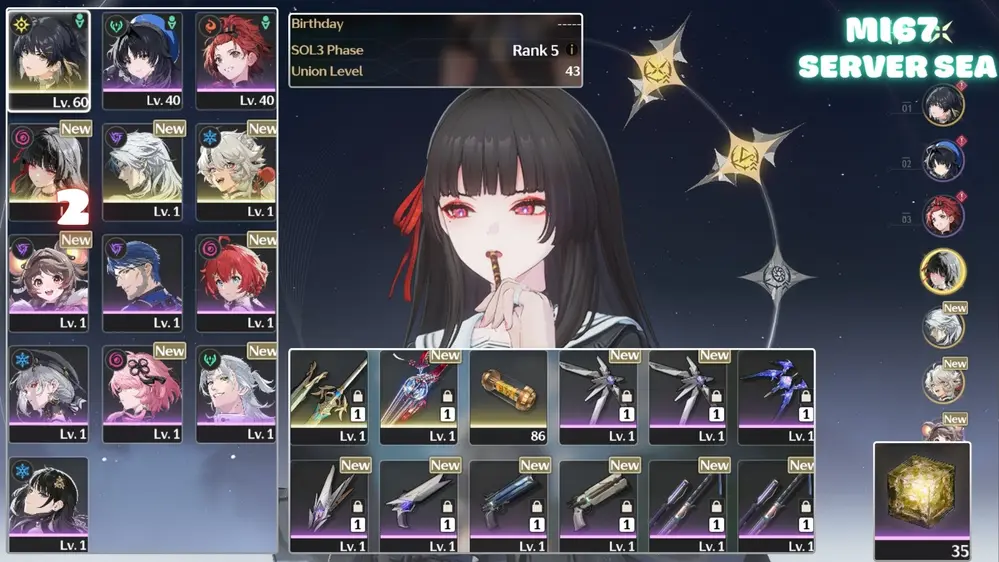Click the gold-ringed round portrait in side list
The height and width of the screenshot is (562, 999).
point(942,271)
